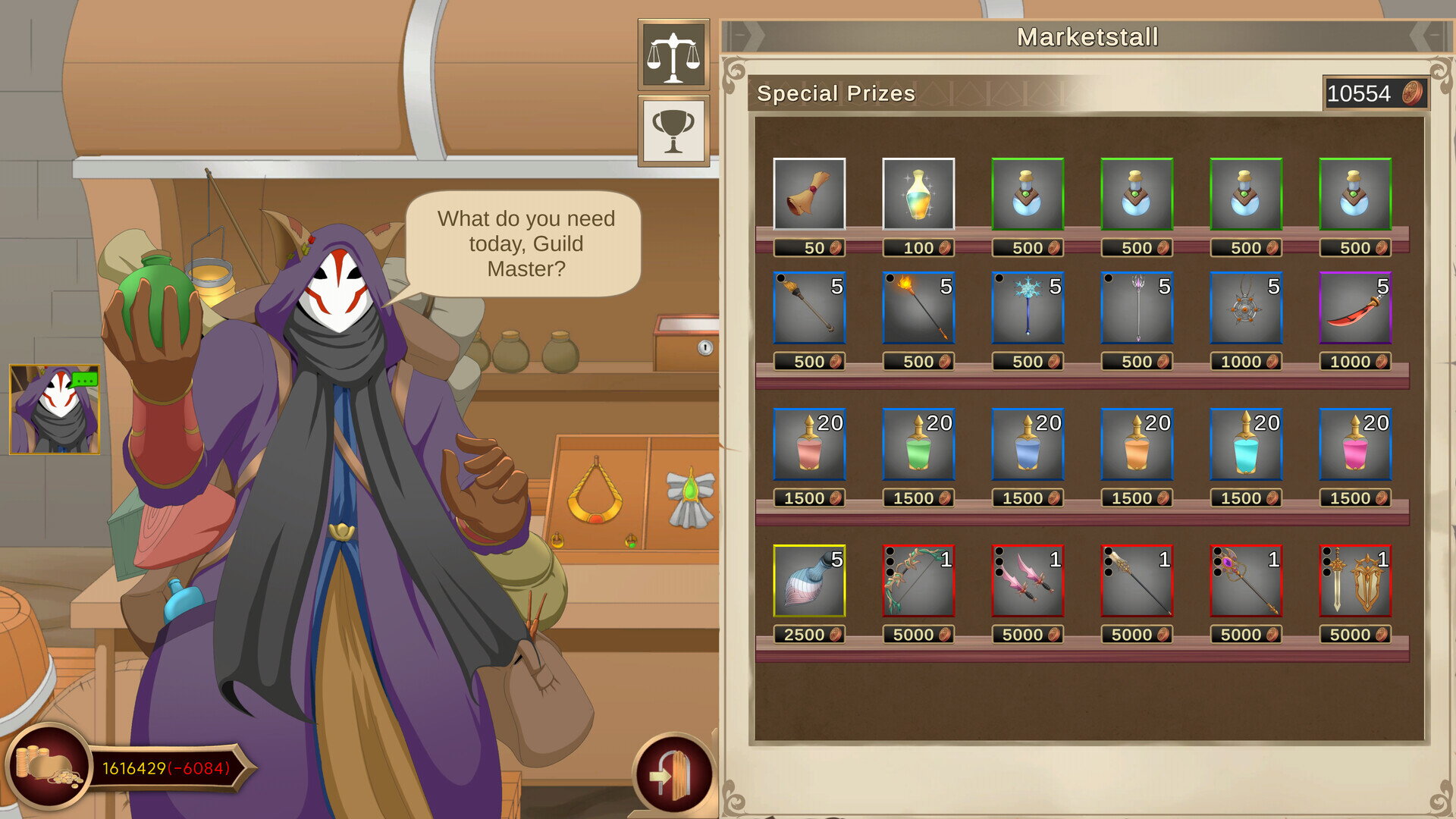Select the sparkling yellow potion for 100
Viewport: 1456px width, 819px height.
(x=918, y=194)
